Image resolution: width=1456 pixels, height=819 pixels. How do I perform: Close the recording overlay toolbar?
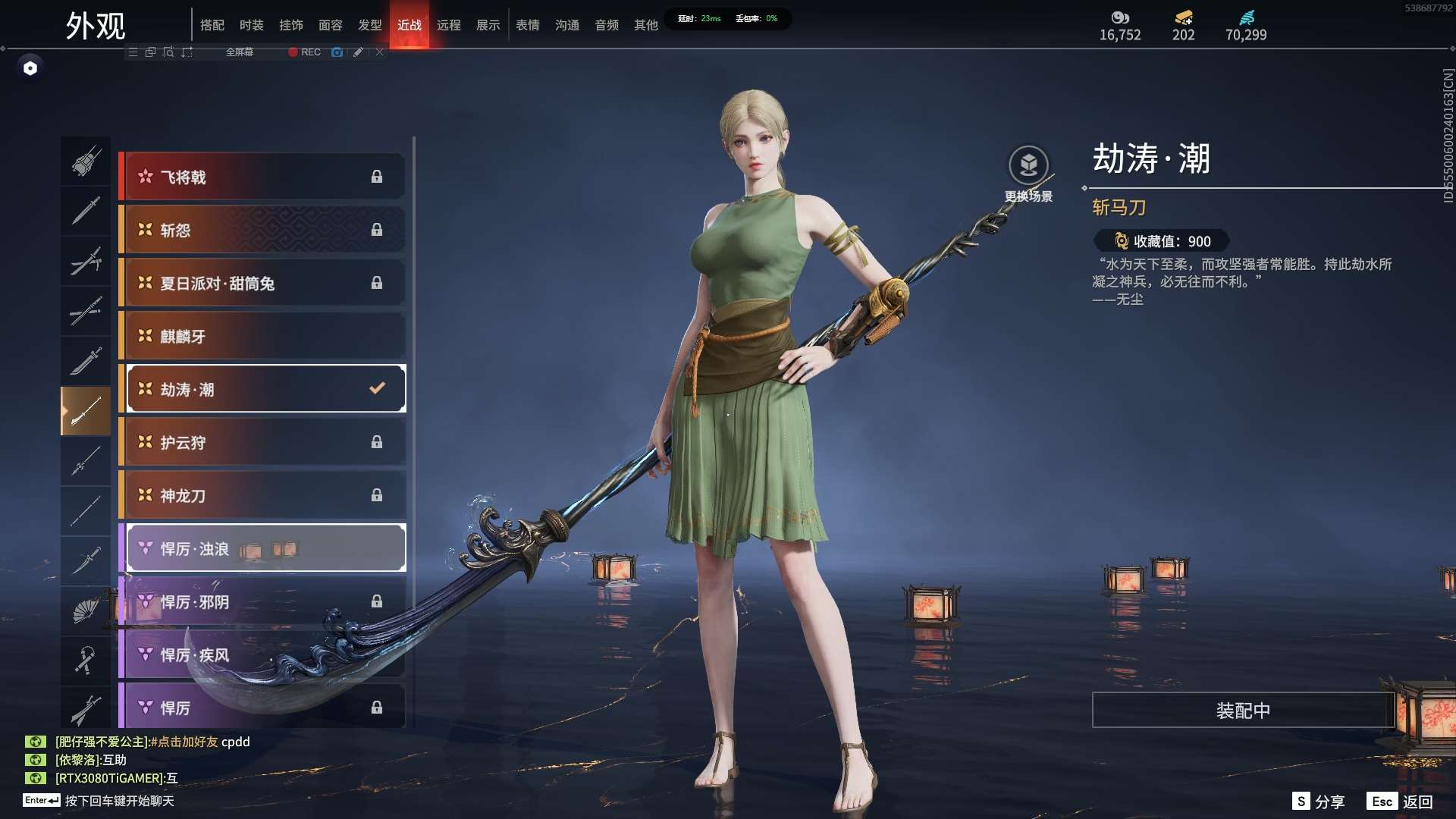click(380, 52)
